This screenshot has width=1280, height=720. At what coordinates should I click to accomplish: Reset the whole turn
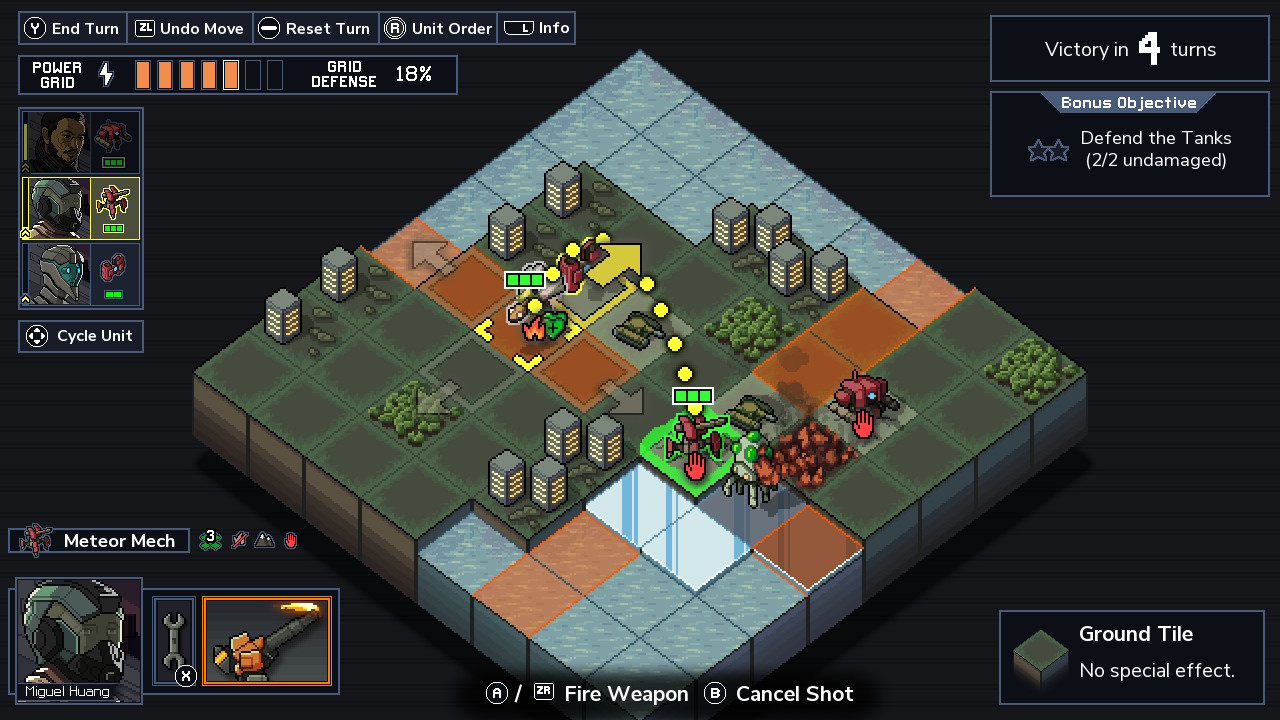tap(316, 28)
